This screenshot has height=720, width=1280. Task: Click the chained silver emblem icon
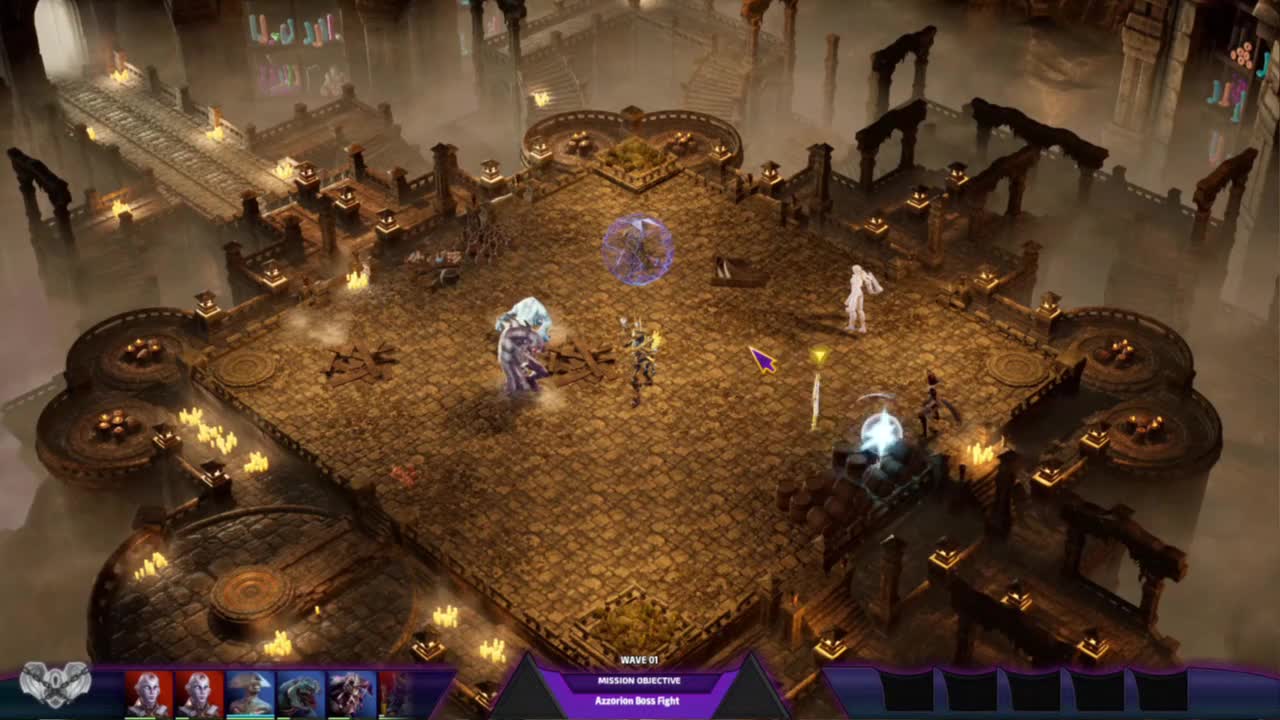55,686
